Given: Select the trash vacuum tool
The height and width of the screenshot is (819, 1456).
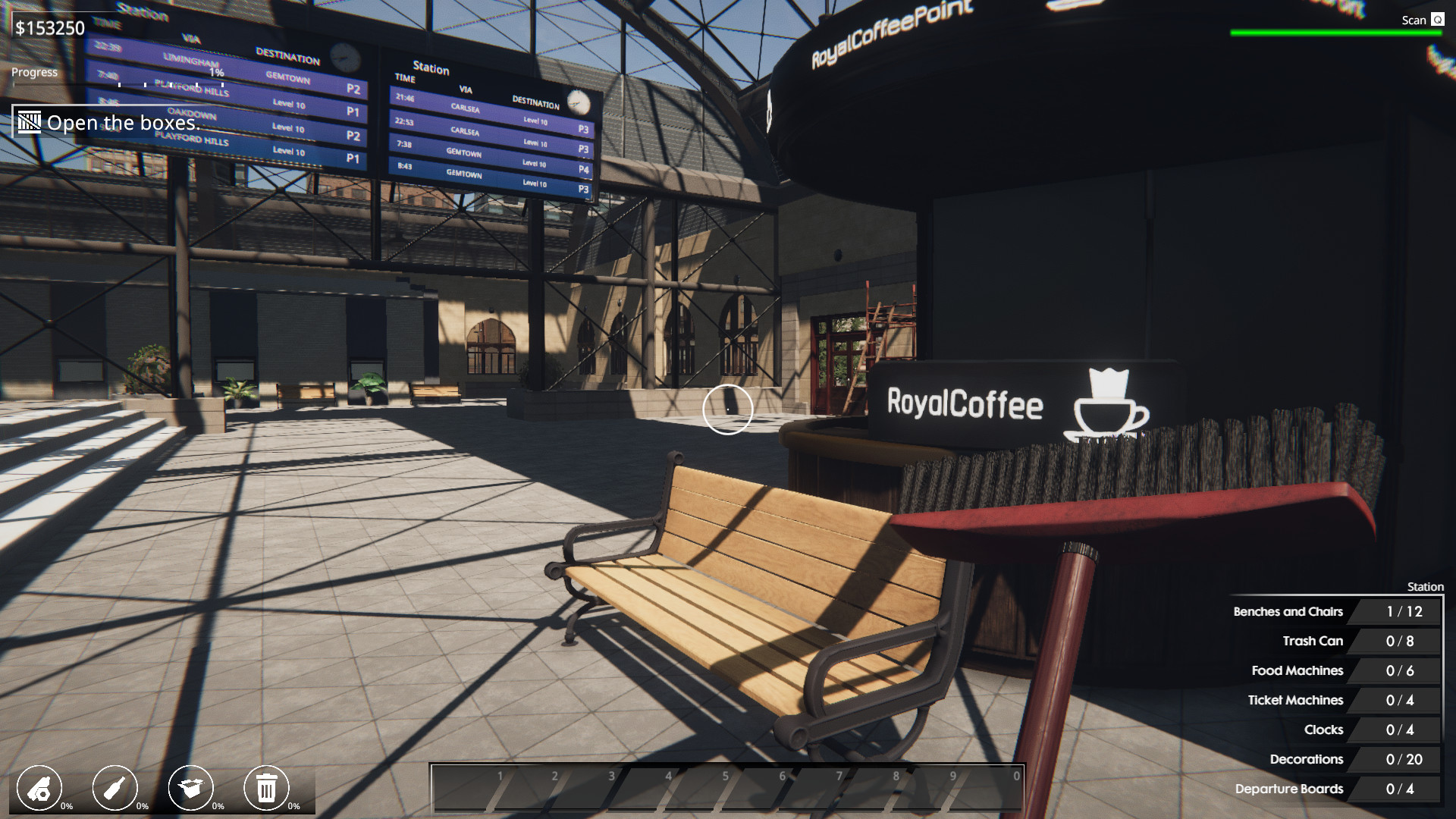Looking at the screenshot, I should click(266, 788).
